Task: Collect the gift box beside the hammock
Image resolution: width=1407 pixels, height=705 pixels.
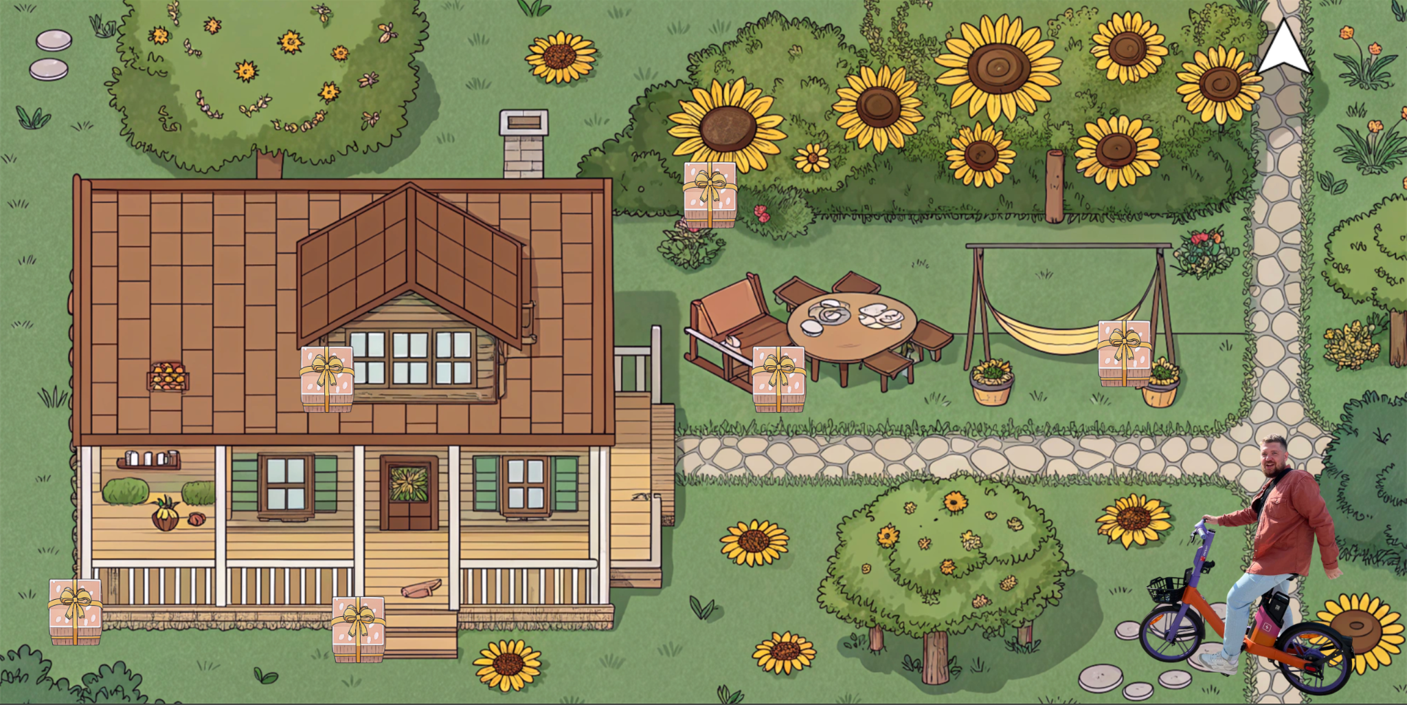Action: point(1124,353)
